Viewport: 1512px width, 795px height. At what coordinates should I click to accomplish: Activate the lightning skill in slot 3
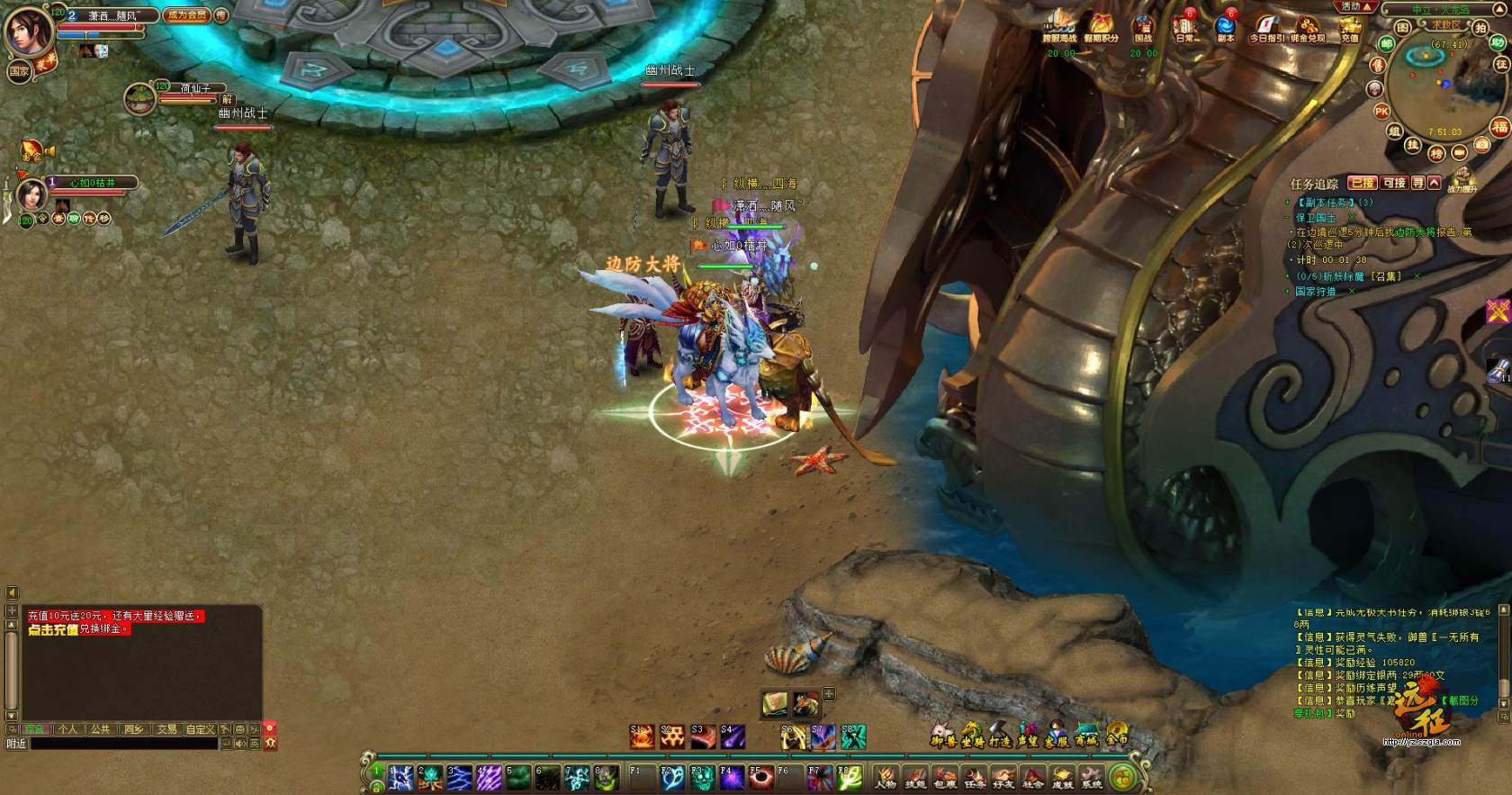pos(460,777)
